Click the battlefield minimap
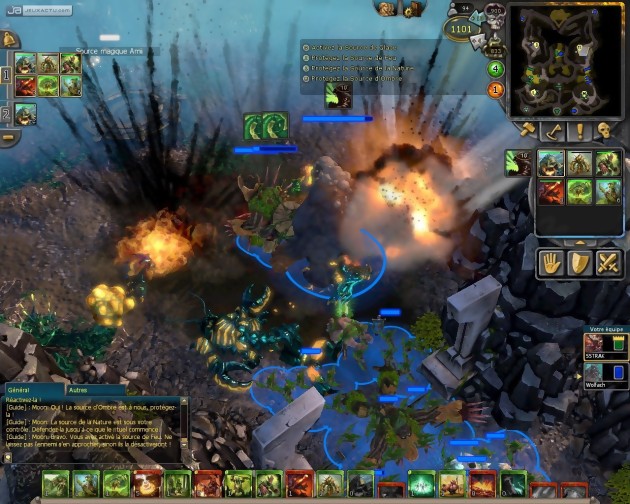 563,59
